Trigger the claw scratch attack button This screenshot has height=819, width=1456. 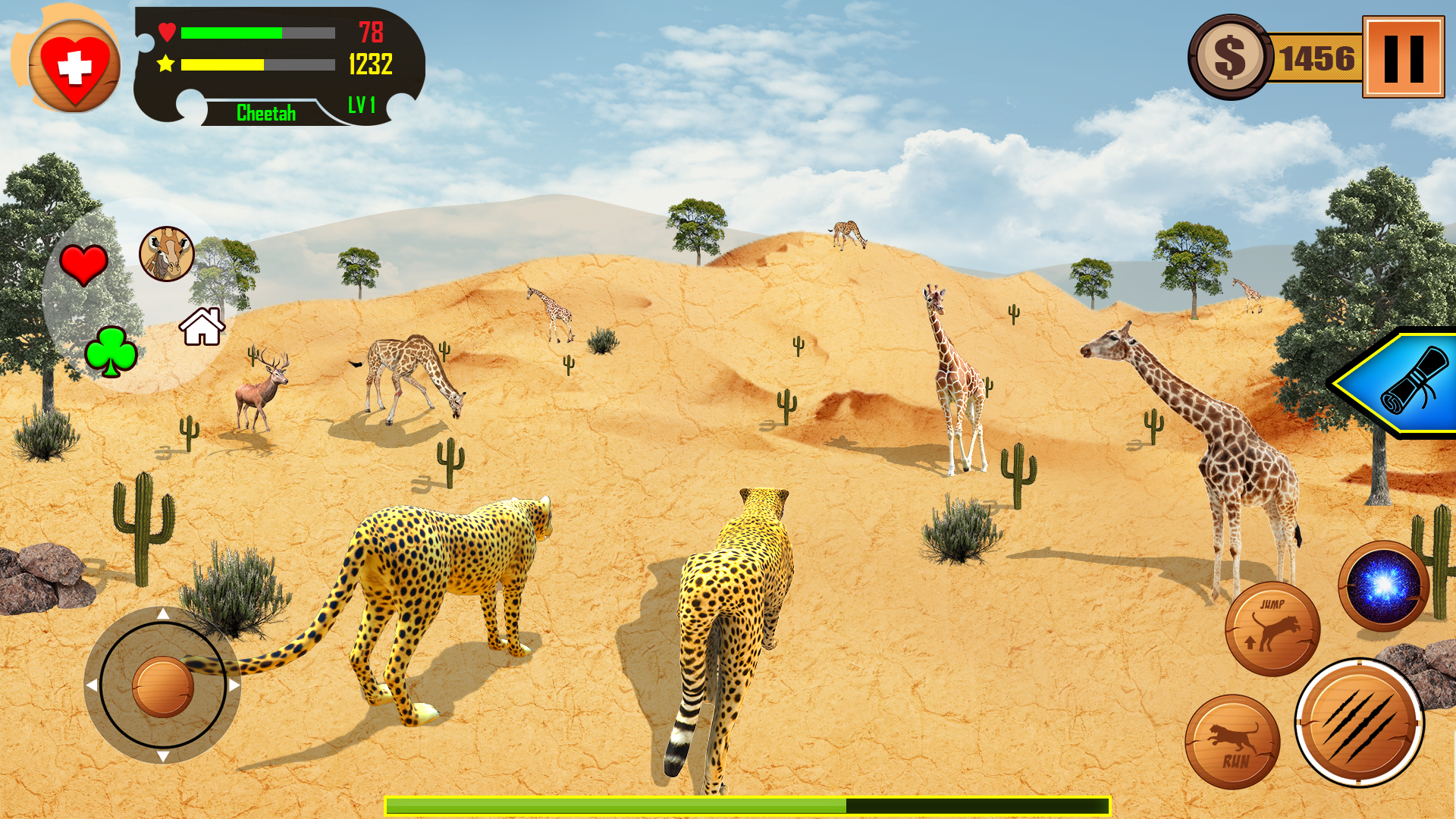coord(1359,722)
